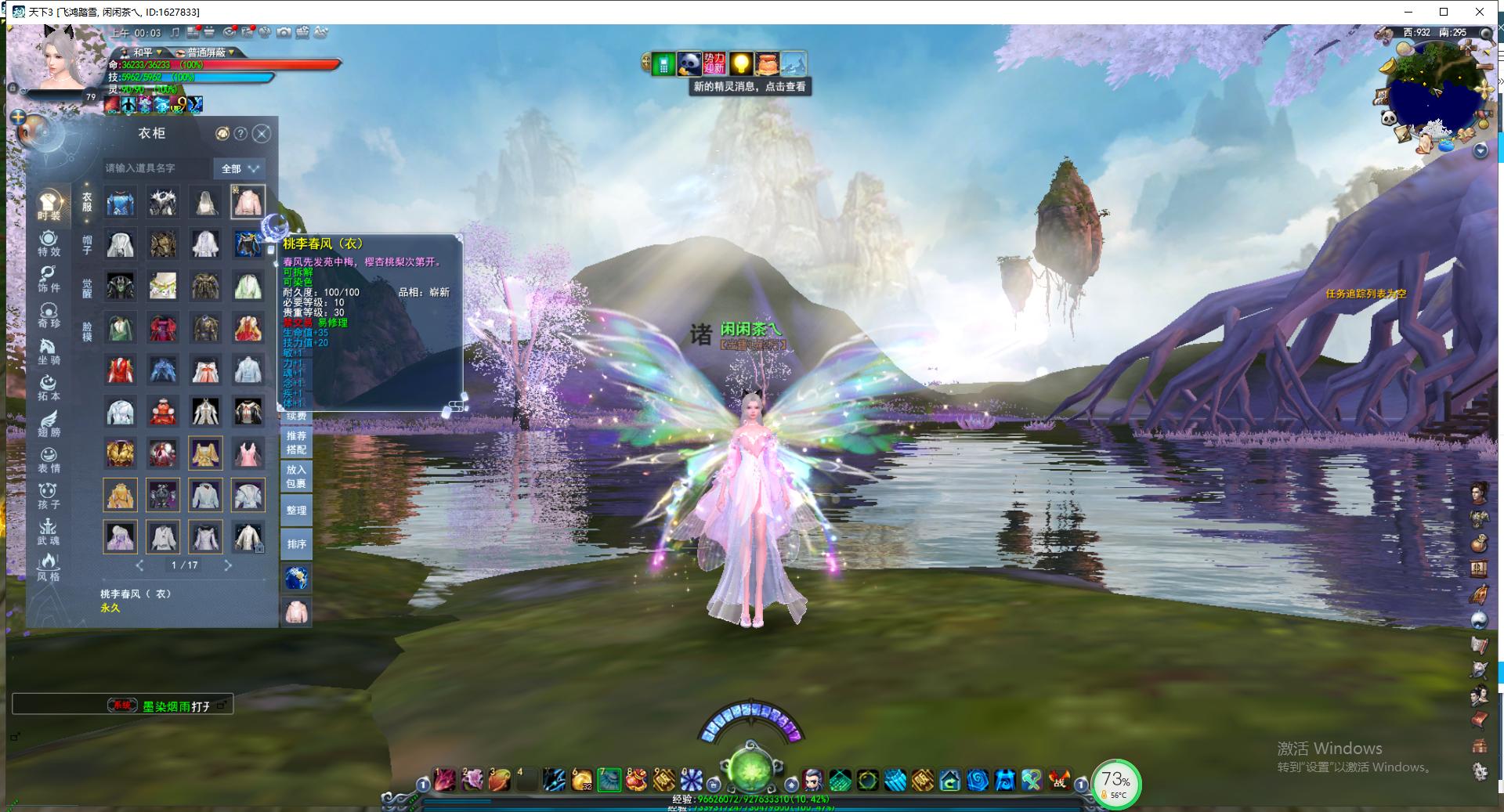
Task: Open the wardrobe help question mark
Action: (x=241, y=134)
